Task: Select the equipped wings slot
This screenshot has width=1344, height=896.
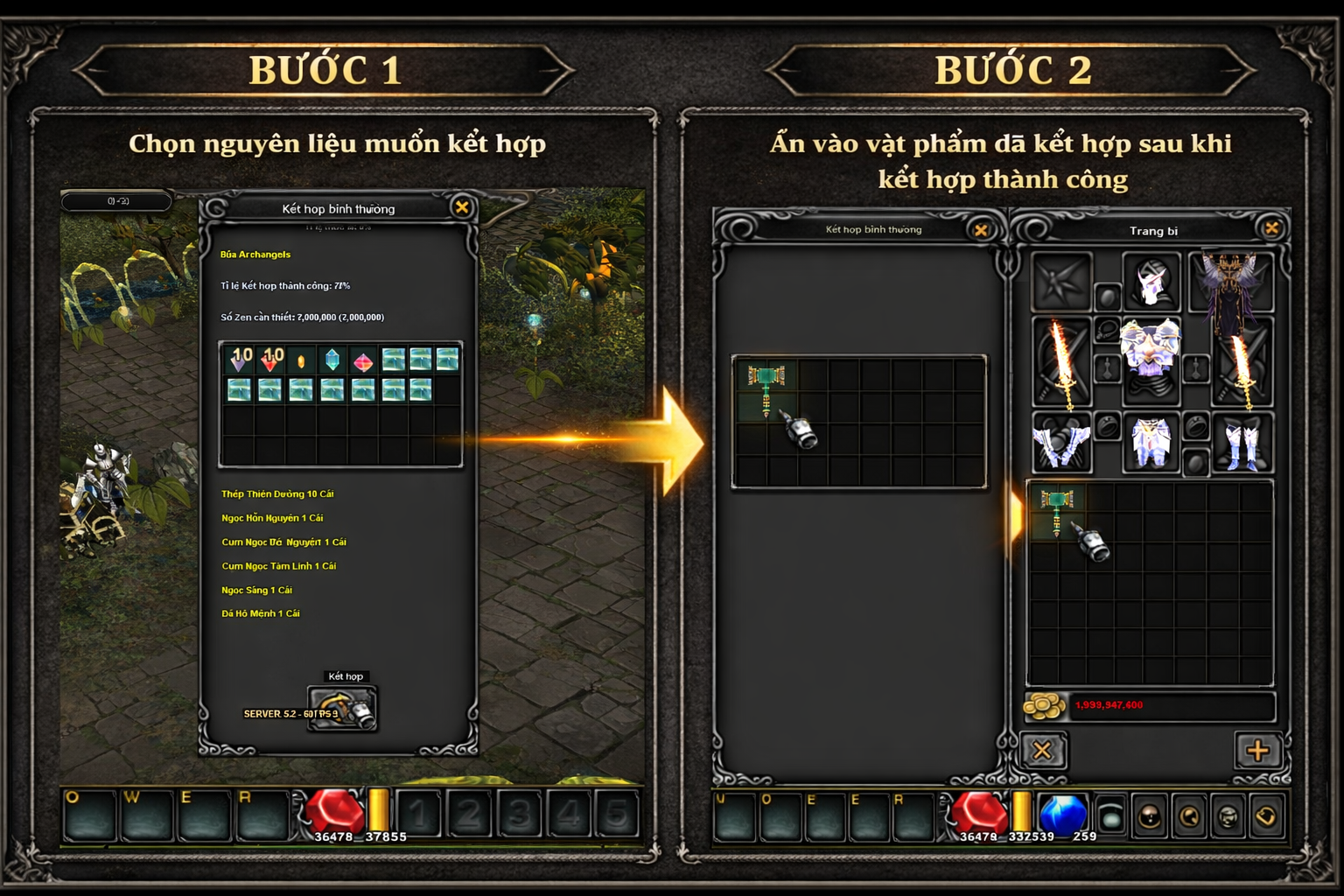Action: pos(1232,282)
